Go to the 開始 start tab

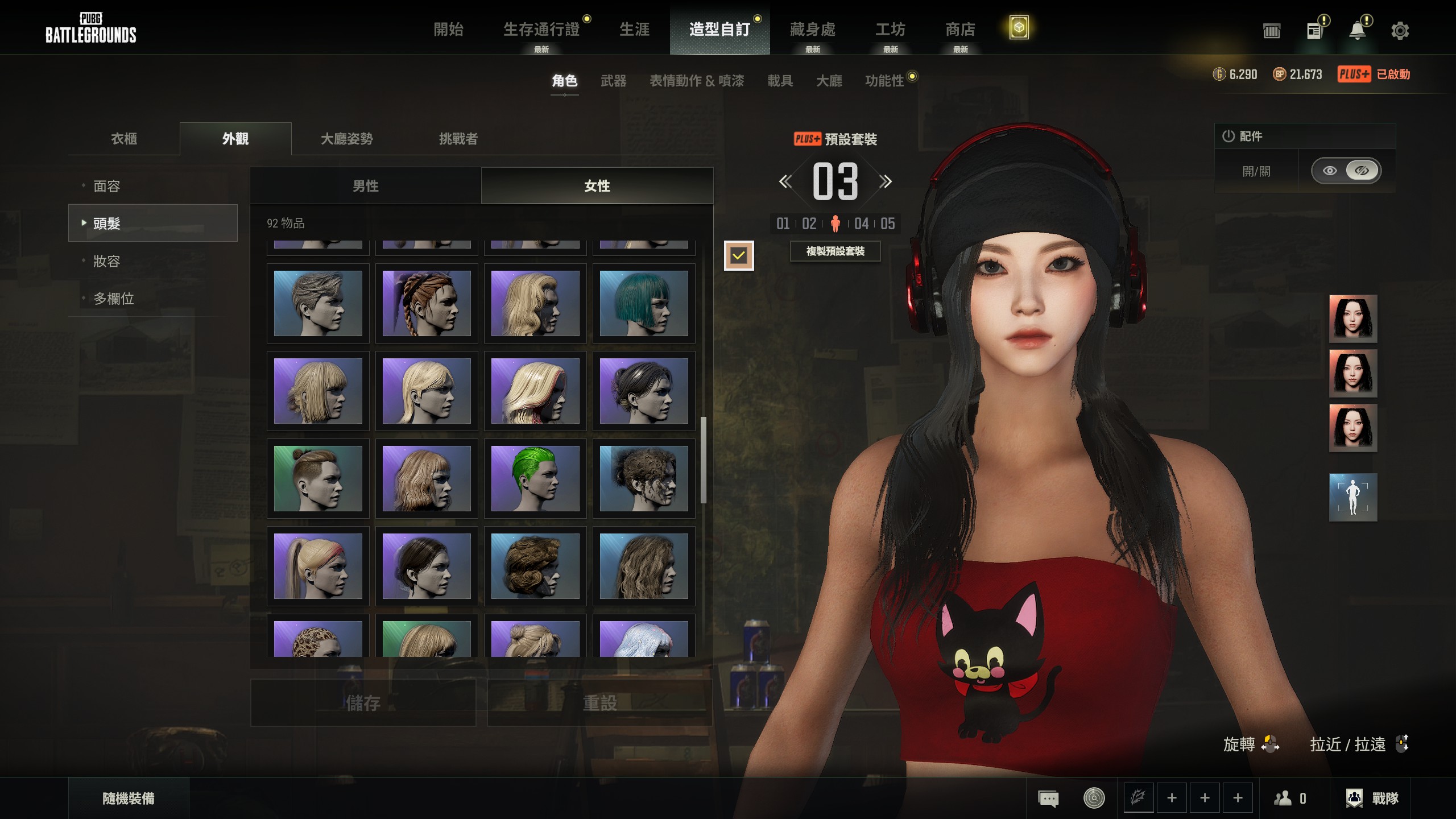pos(448,30)
